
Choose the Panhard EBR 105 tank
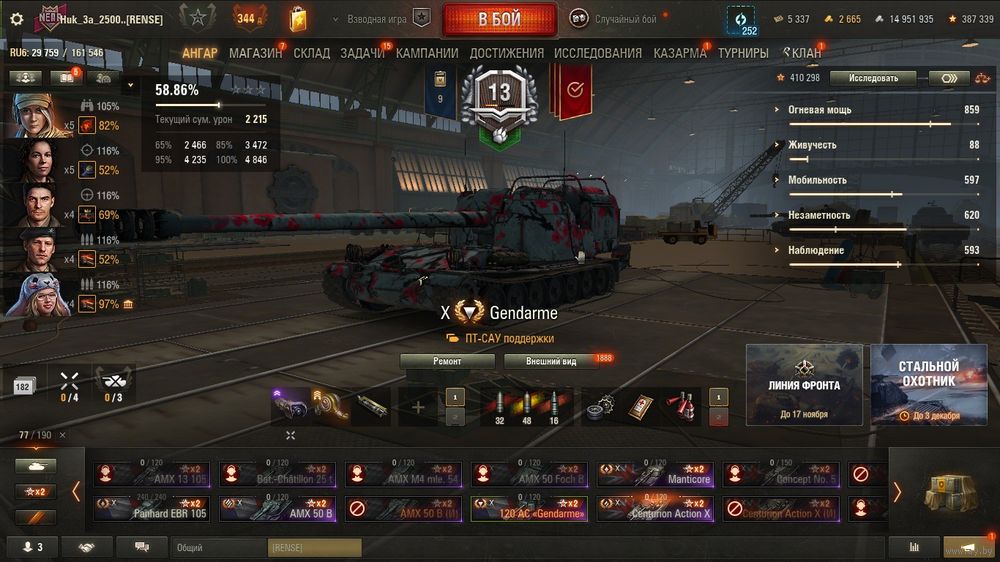coord(153,508)
